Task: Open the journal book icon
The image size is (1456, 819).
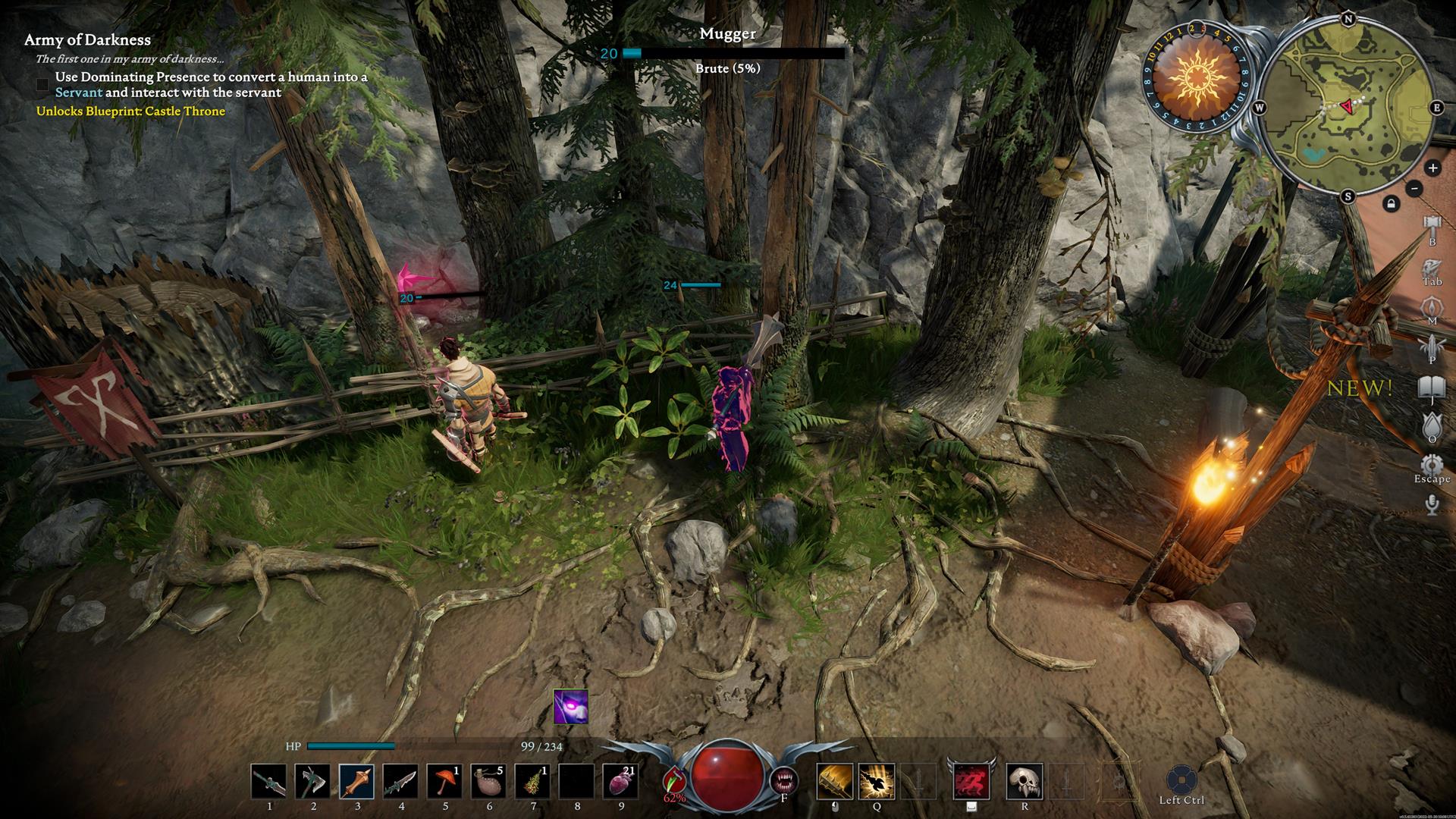Action: (x=1432, y=388)
